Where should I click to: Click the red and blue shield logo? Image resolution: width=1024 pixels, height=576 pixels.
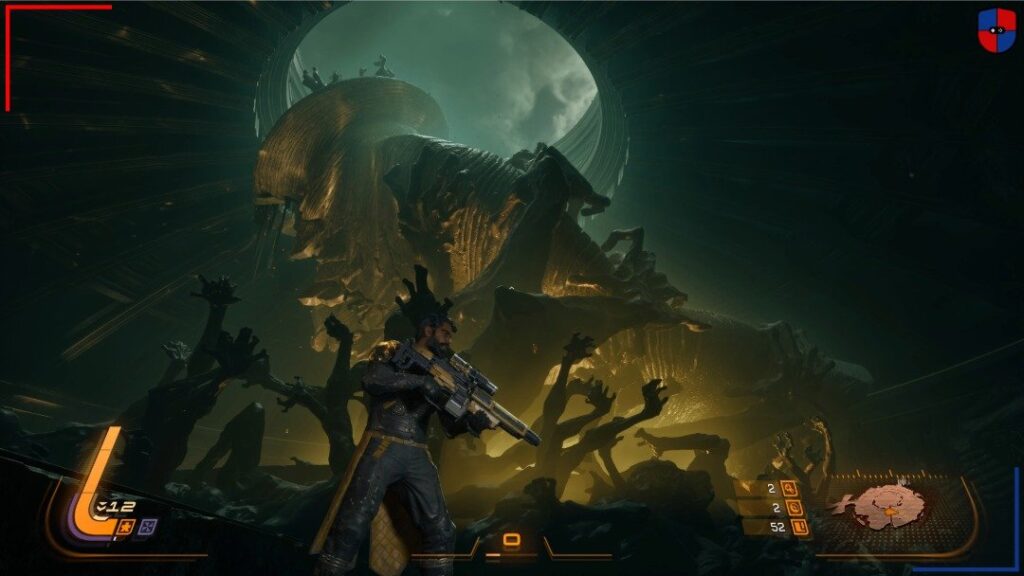(996, 30)
